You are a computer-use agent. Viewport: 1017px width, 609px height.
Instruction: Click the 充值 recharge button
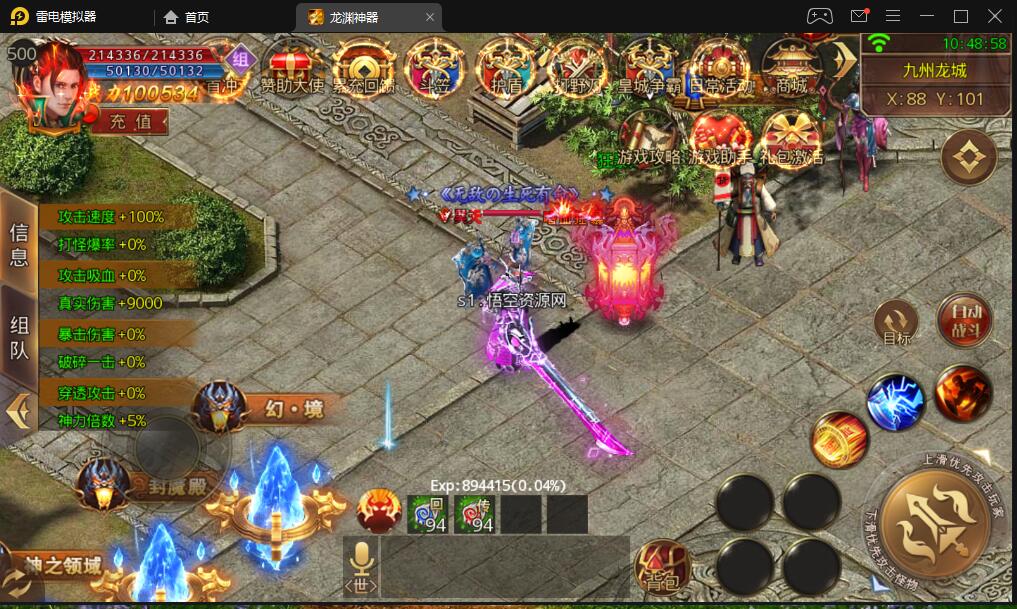coord(131,121)
